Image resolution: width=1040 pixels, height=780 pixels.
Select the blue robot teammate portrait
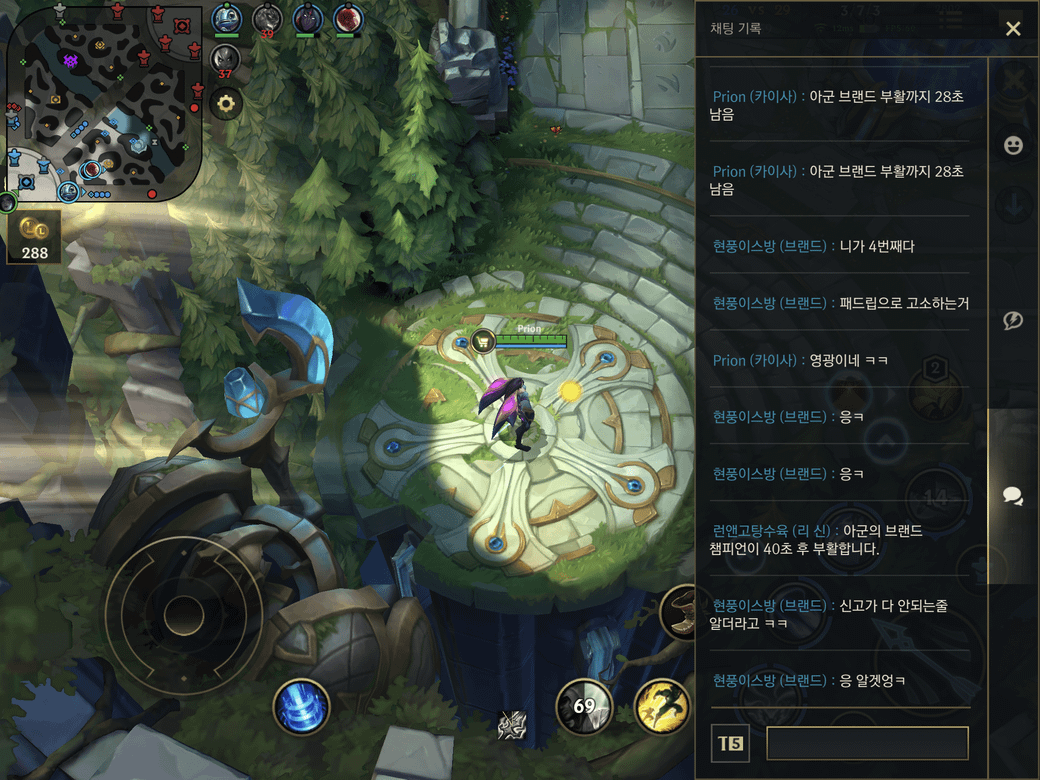227,19
